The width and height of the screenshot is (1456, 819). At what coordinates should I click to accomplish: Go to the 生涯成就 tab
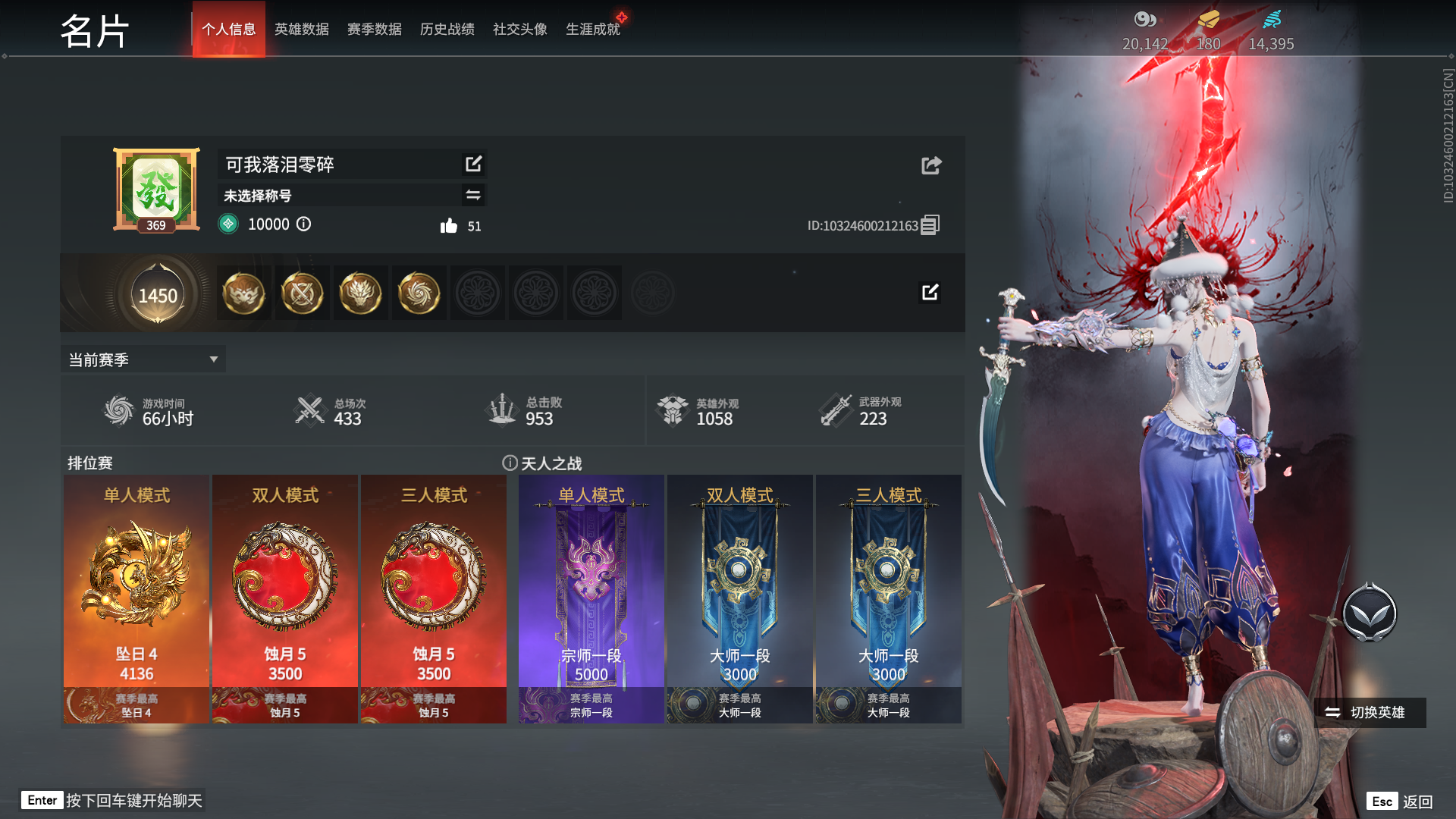[x=592, y=30]
